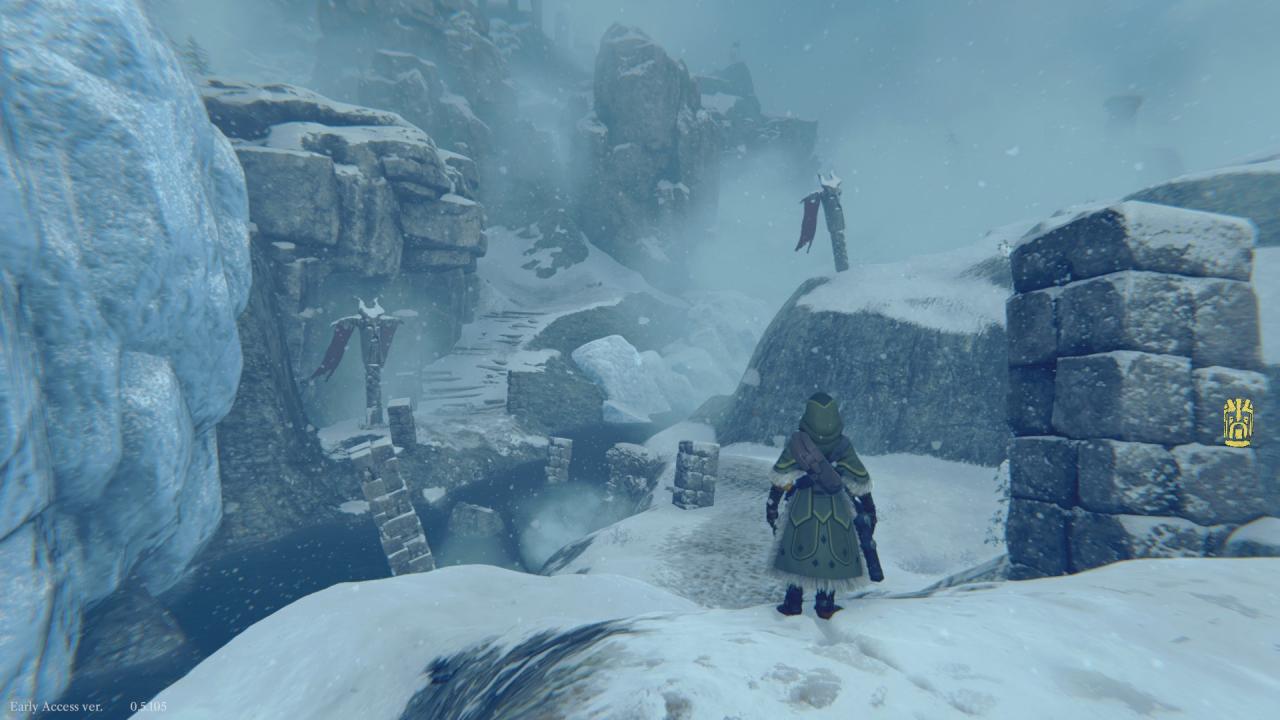Select the yellow gate objective marker icon
The image size is (1280, 720).
(1238, 422)
